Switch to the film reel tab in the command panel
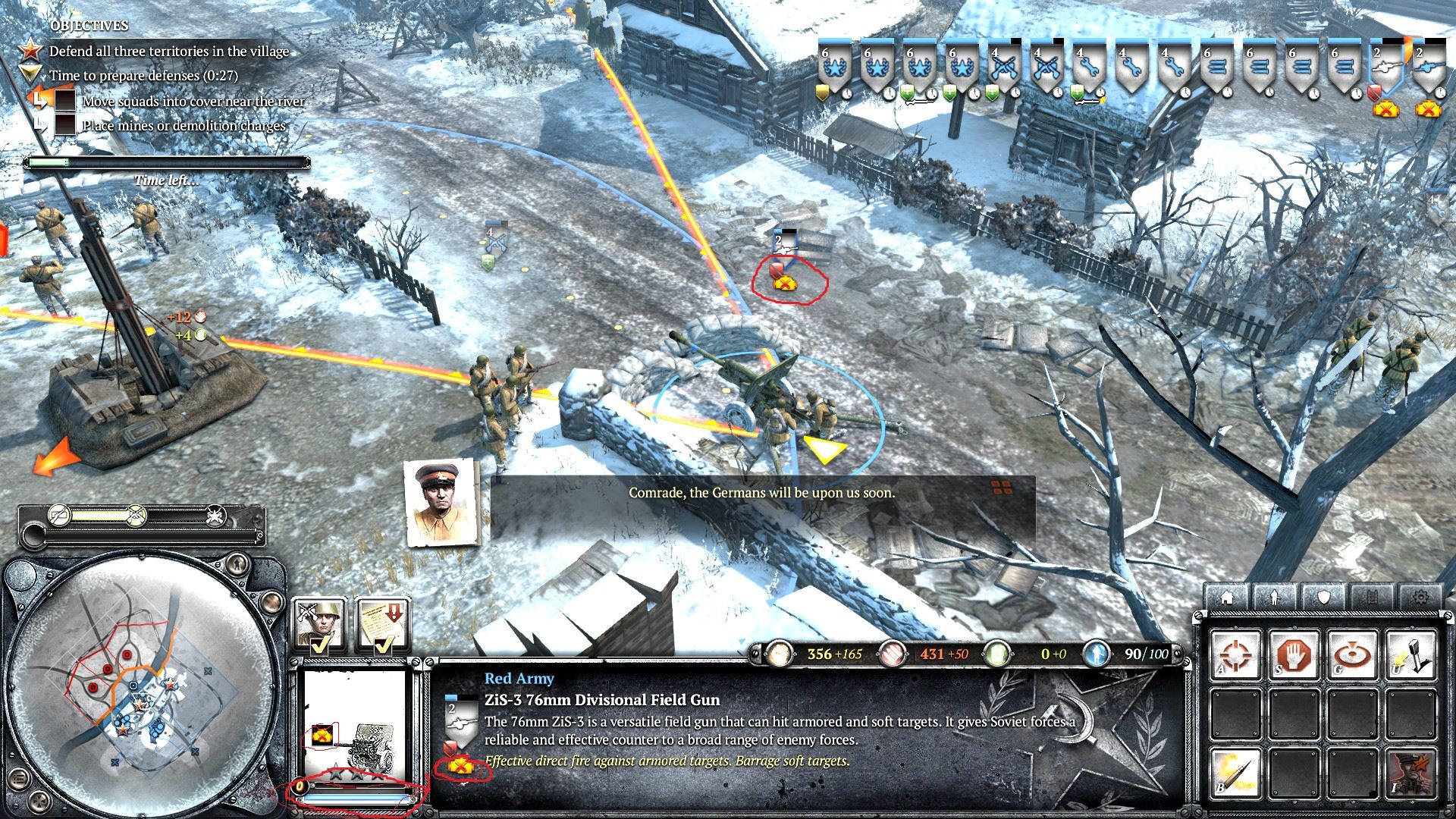Viewport: 1456px width, 819px height. coord(1371,598)
